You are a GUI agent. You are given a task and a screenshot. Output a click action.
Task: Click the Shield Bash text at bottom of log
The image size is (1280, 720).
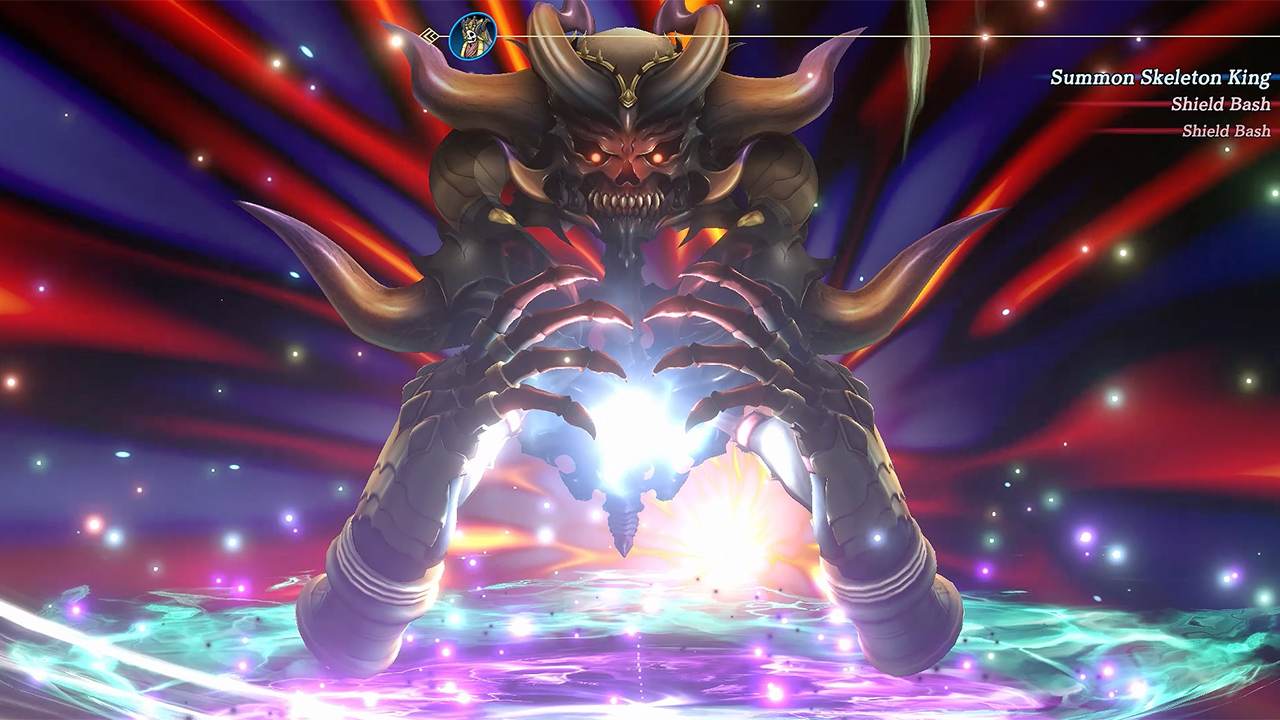click(x=1228, y=130)
